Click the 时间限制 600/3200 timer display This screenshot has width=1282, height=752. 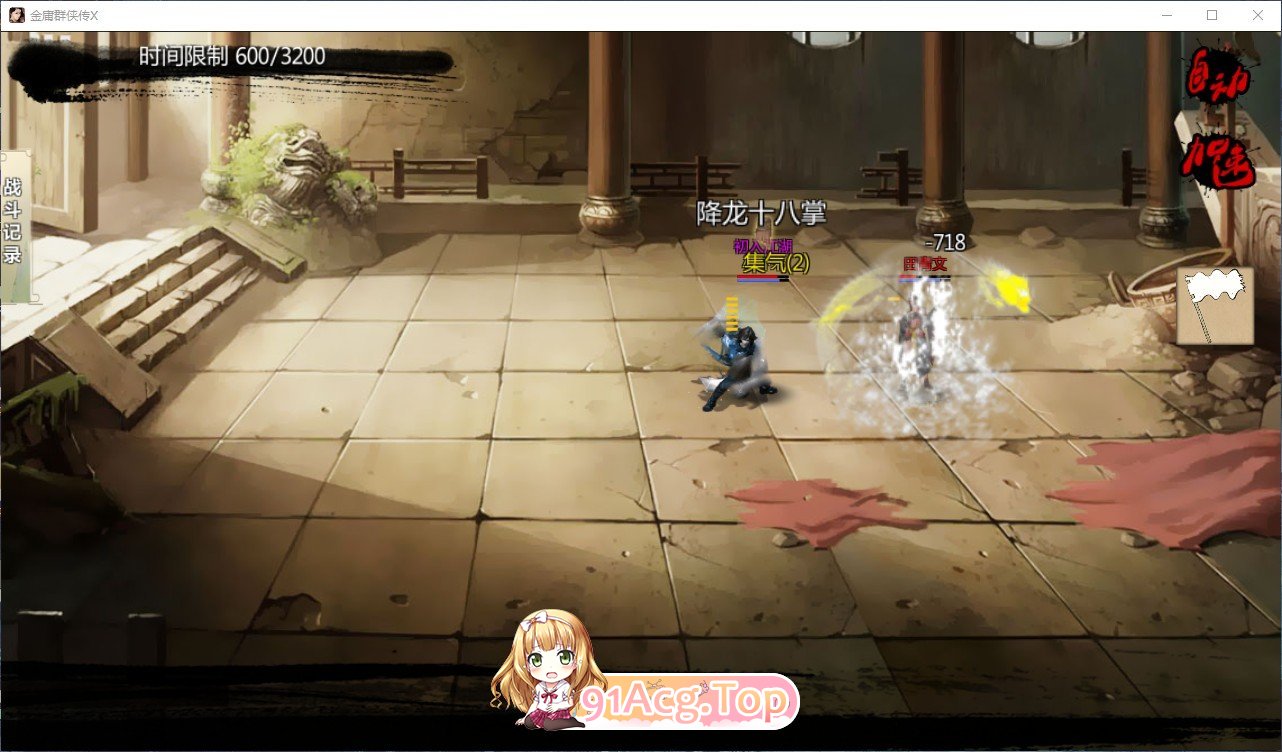tap(233, 57)
